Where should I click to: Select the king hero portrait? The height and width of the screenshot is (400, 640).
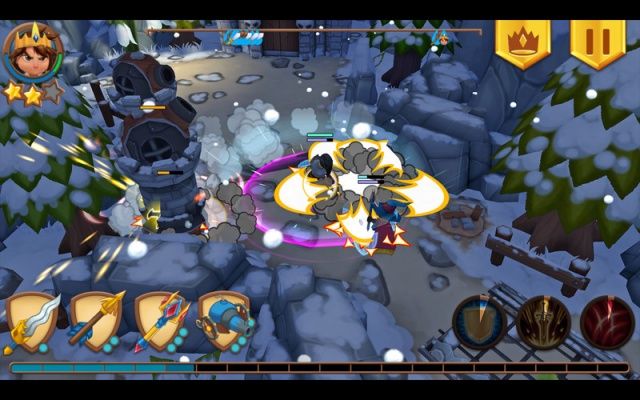click(30, 50)
